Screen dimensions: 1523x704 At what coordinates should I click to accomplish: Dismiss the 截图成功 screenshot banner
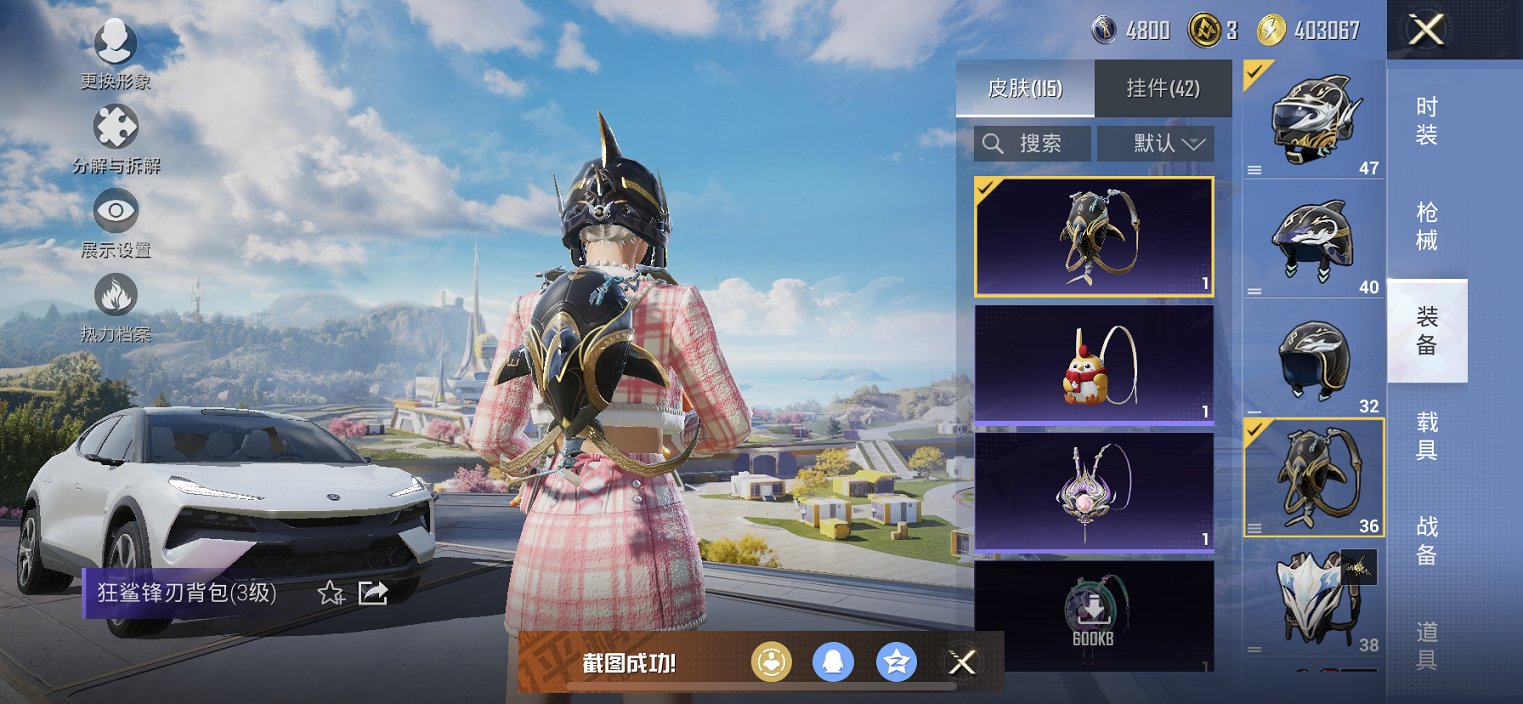click(x=962, y=661)
